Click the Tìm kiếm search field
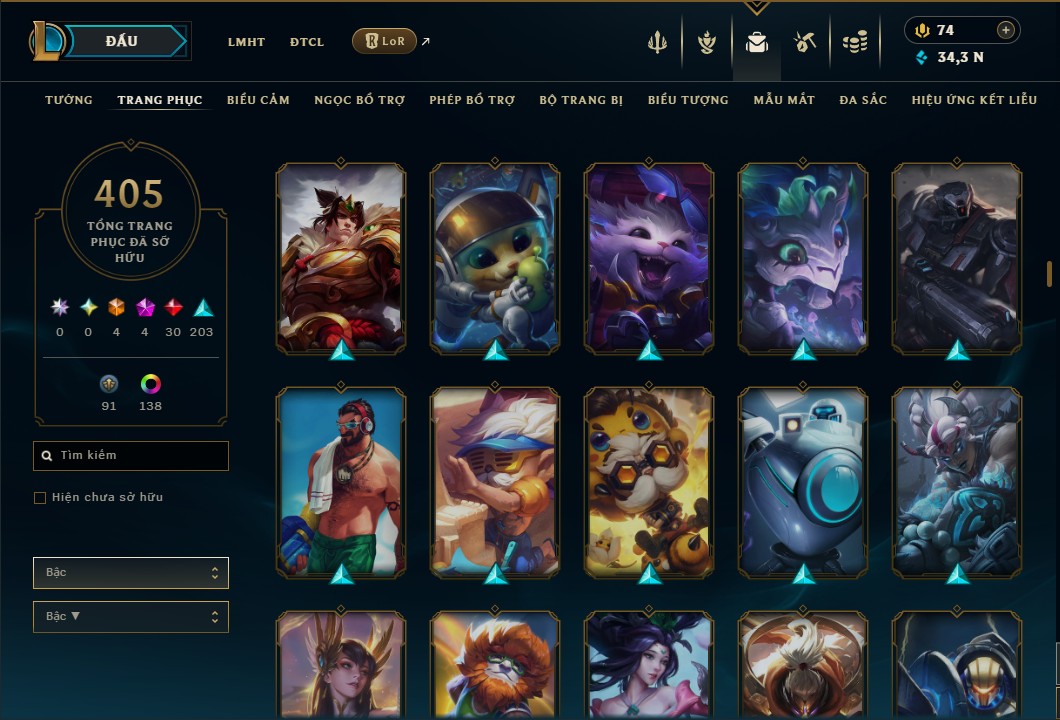 (131, 456)
